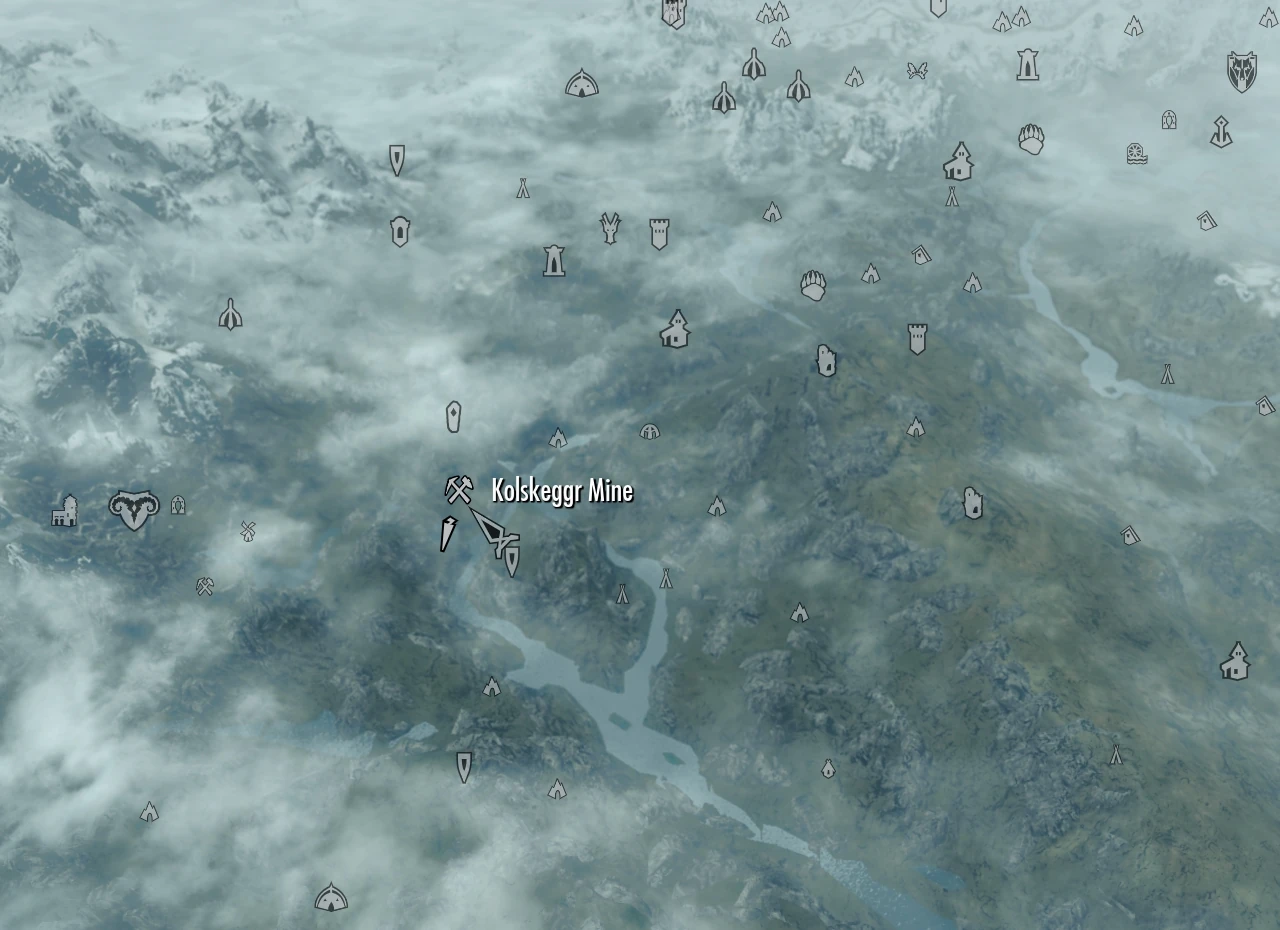Select the Kolskeggr Mine crossed-pickaxe marker
This screenshot has height=930, width=1280.
457,490
